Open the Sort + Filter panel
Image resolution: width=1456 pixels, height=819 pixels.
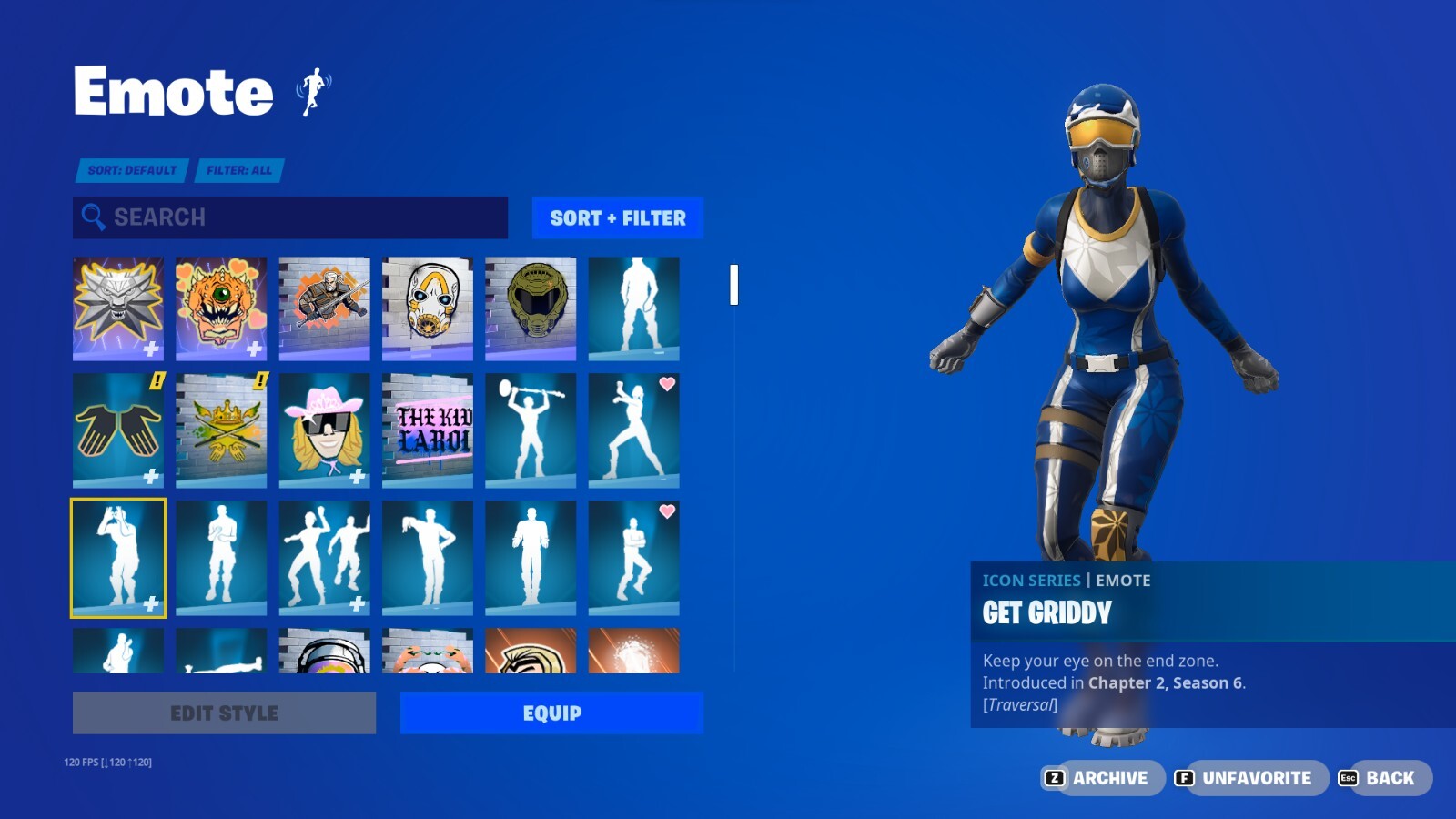tap(617, 217)
